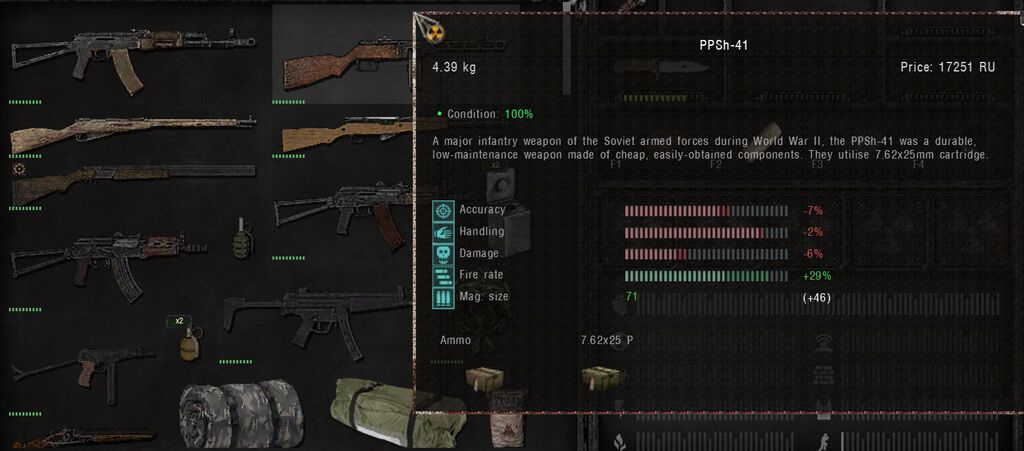
Task: Select the PPSh-41 submachine gun slot
Action: [x=340, y=60]
